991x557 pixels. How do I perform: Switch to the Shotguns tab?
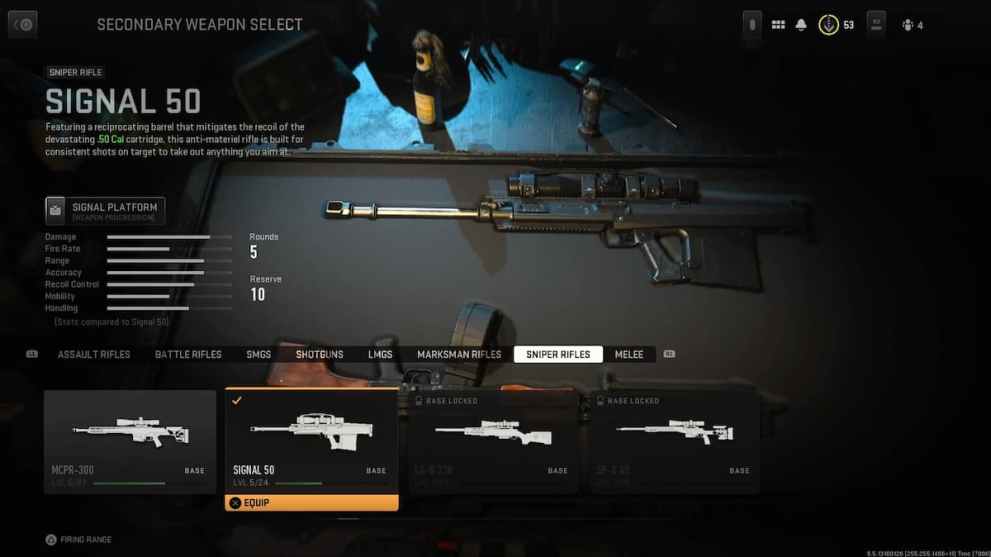319,355
